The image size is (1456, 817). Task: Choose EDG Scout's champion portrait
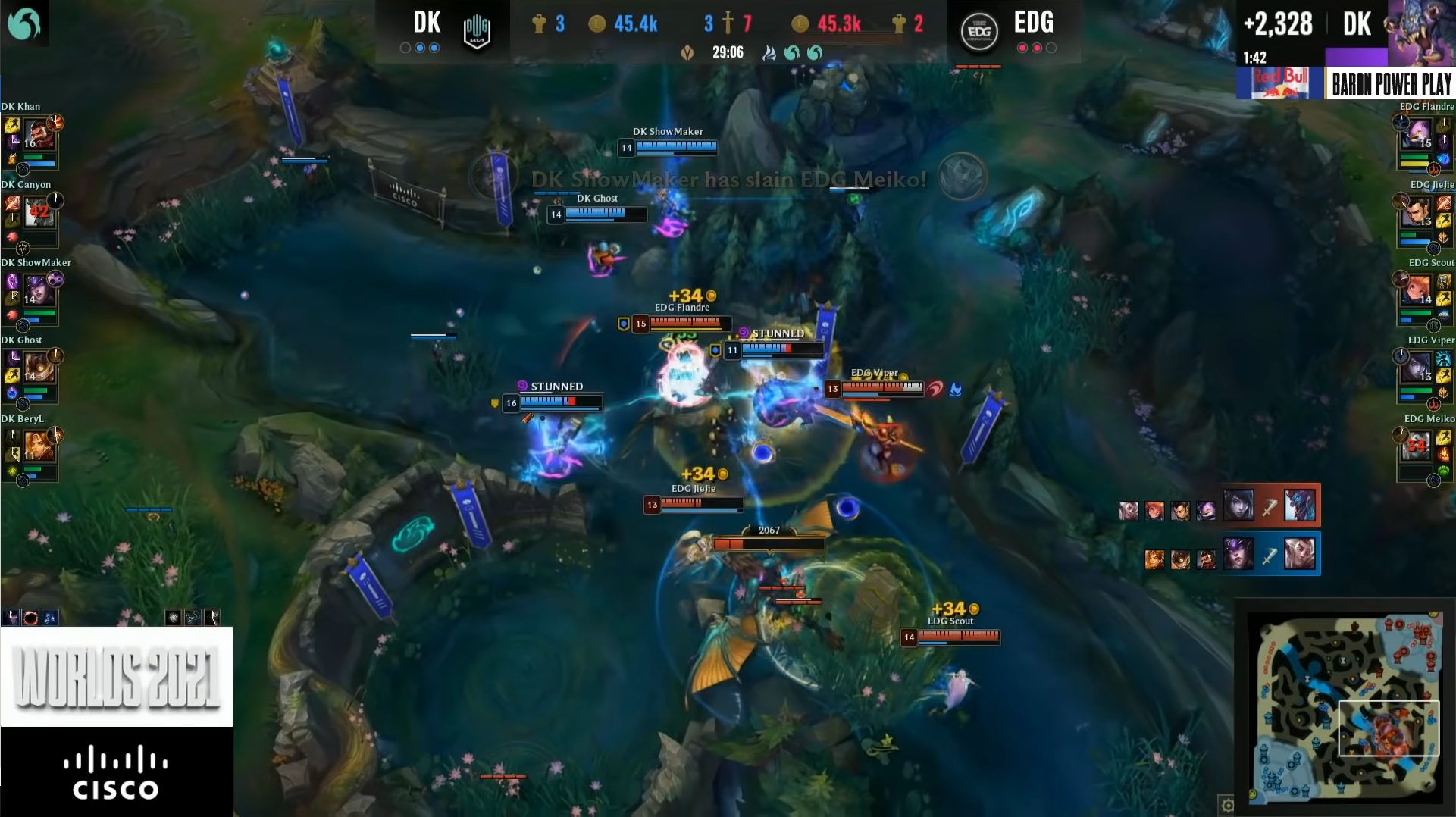point(1417,291)
